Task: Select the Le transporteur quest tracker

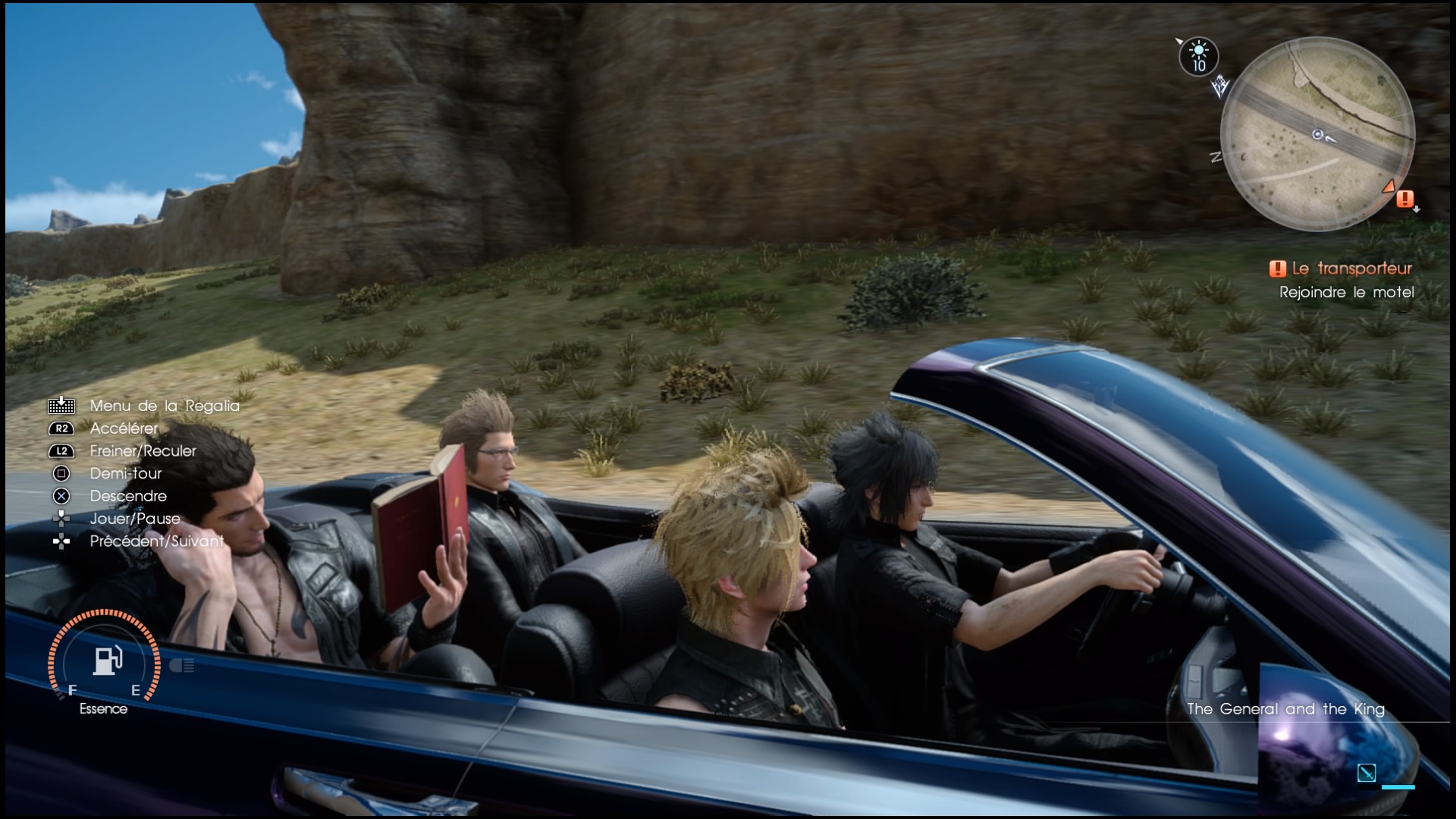Action: coord(1341,268)
